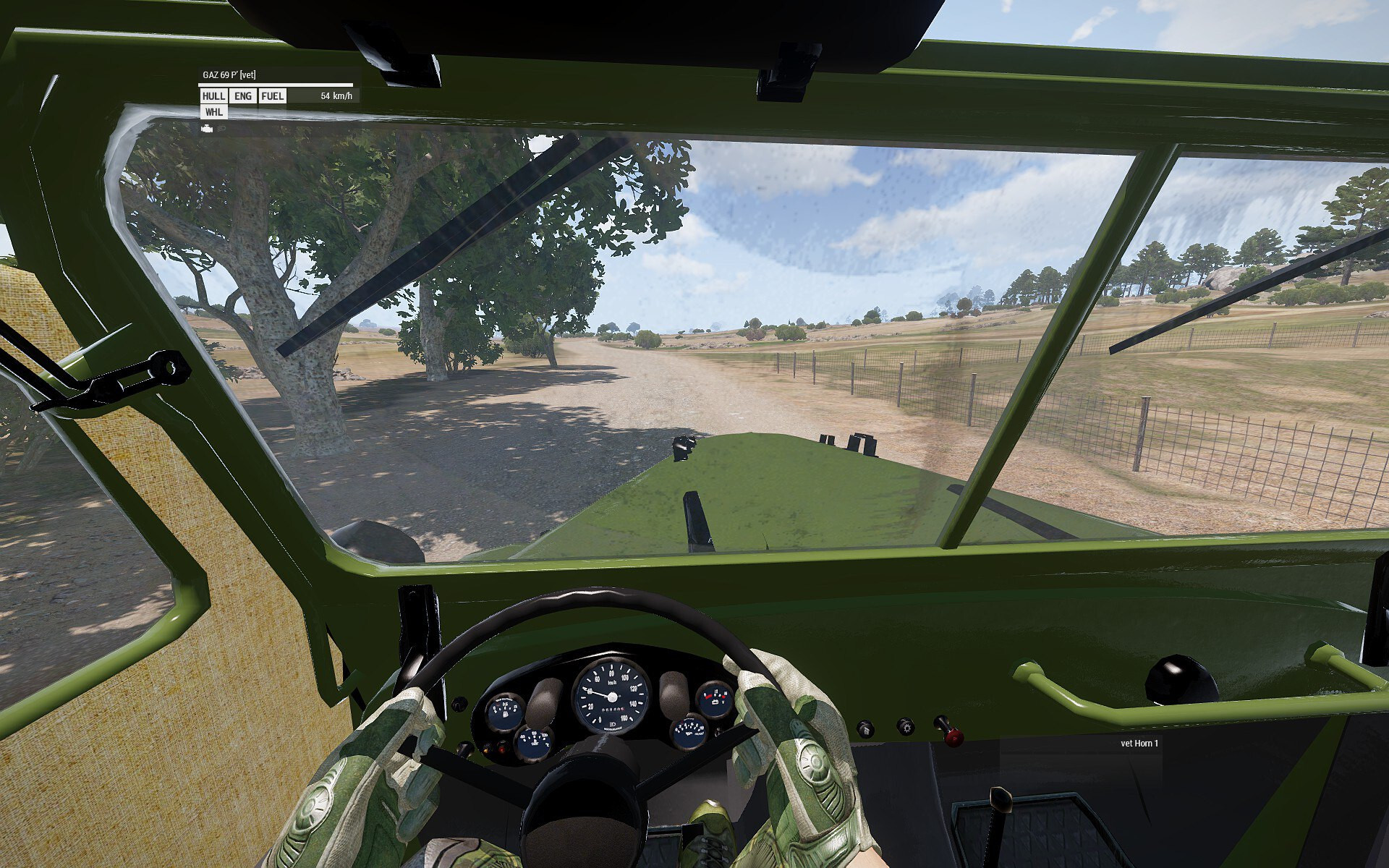This screenshot has height=868, width=1389.
Task: Click the vet Horn 1 weapon panel
Action: (x=1139, y=744)
